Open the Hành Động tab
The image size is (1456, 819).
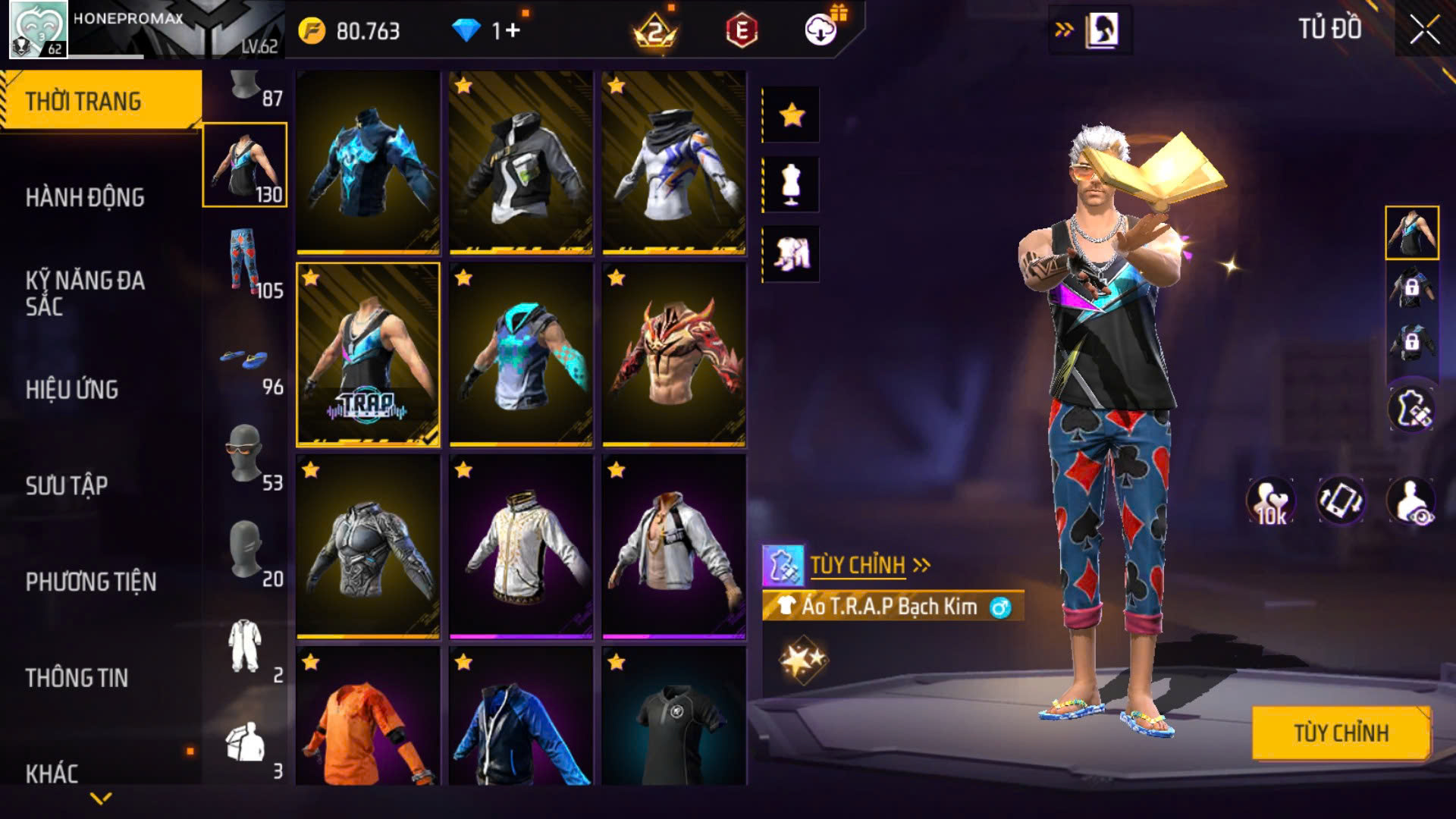pos(85,198)
